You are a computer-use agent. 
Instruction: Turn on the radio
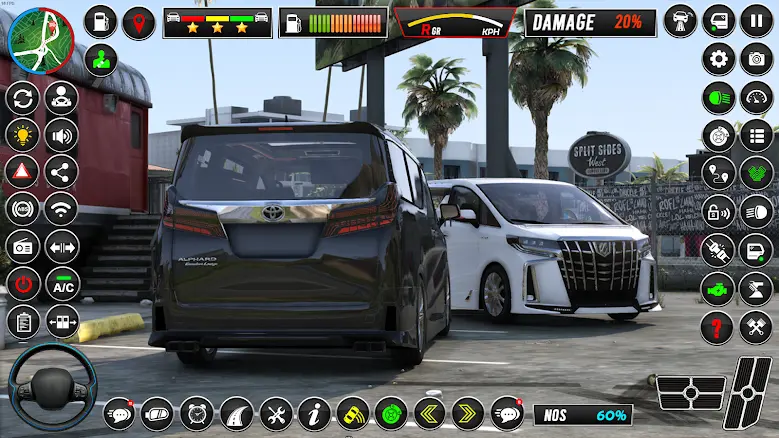coord(23,246)
